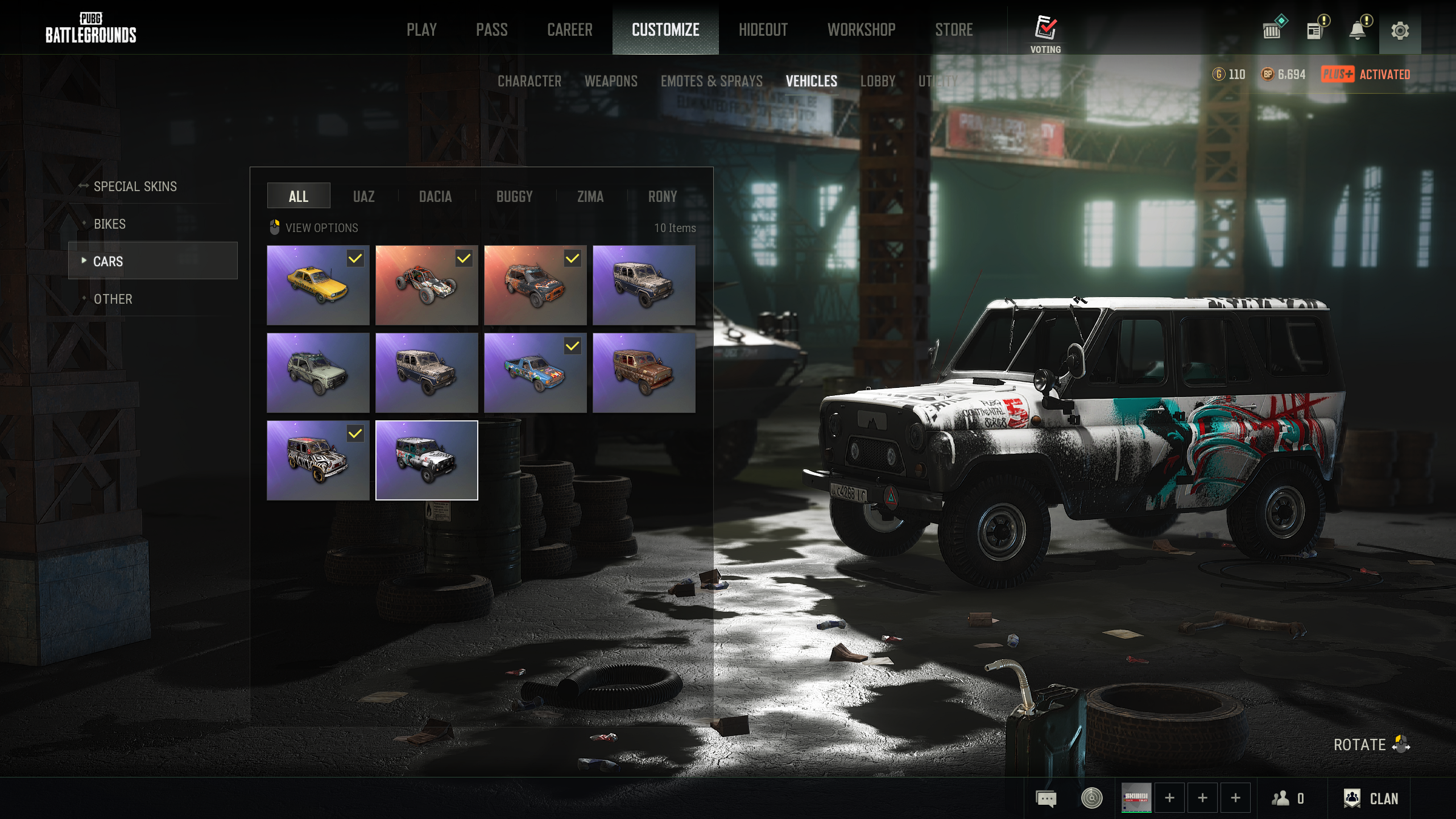Filter vehicle skins by UAZ
This screenshot has height=819, width=1456.
(x=363, y=197)
